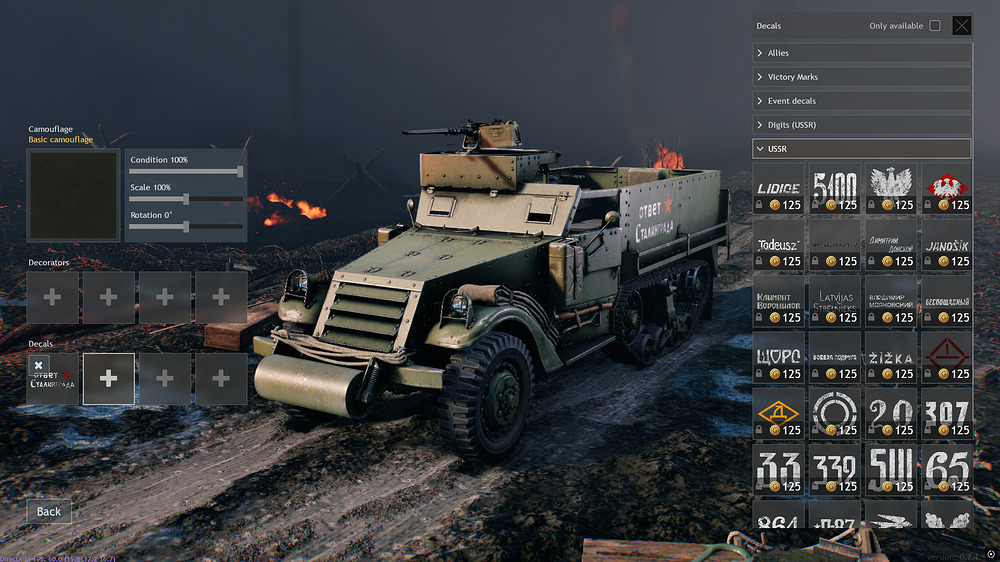Image resolution: width=1000 pixels, height=562 pixels.
Task: Go back using the Back button
Action: pos(49,511)
